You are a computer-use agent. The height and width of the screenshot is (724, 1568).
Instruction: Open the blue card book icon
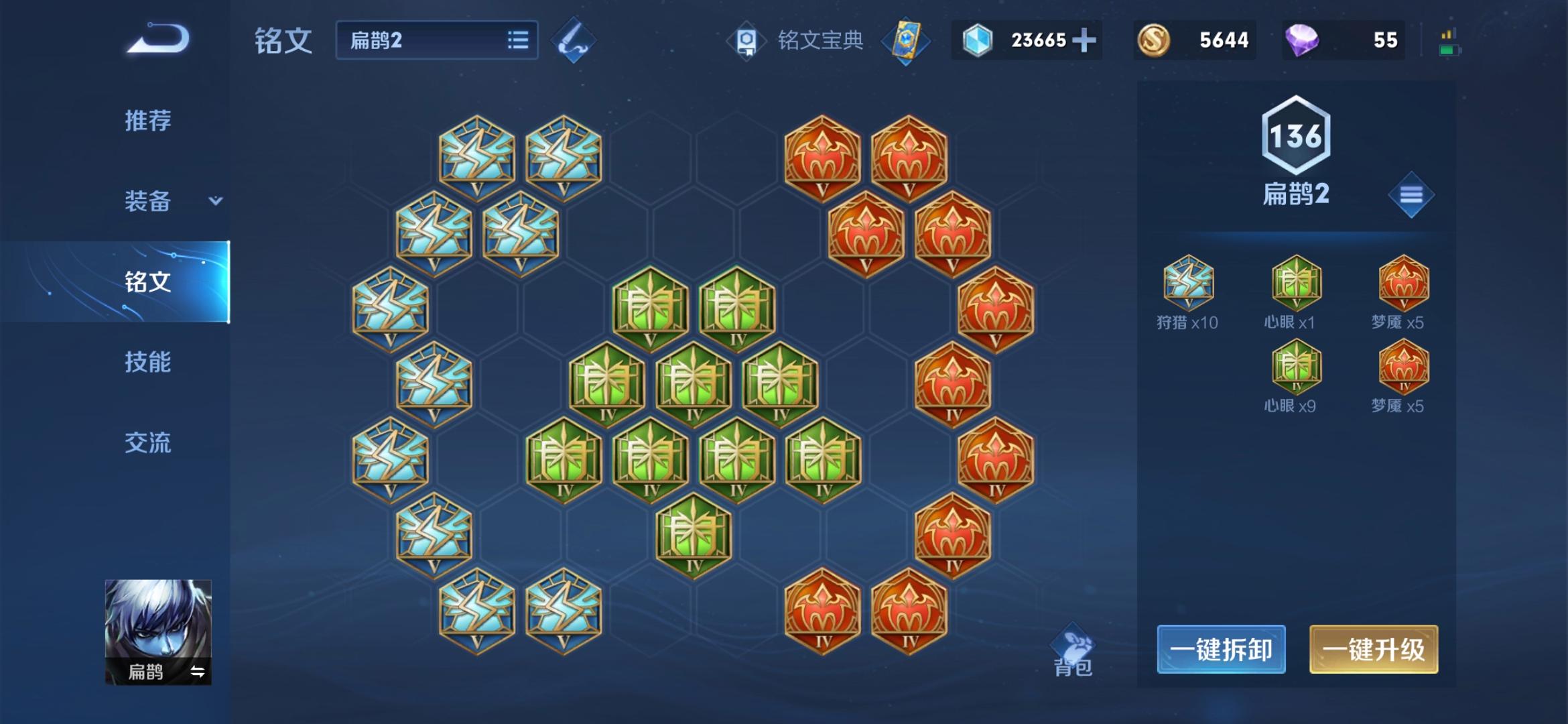coord(905,42)
